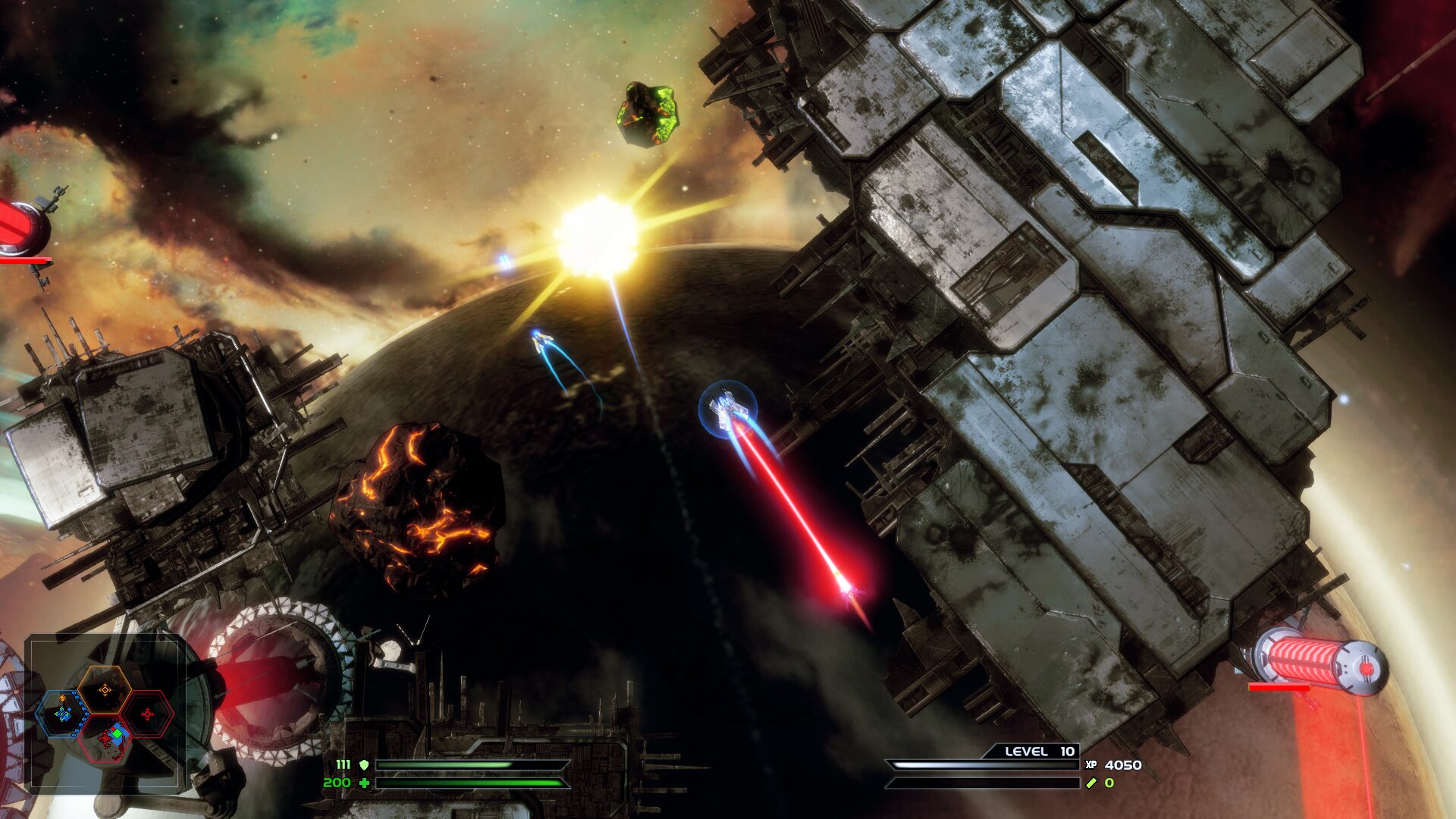Select the XP 4050 readout

1123,764
